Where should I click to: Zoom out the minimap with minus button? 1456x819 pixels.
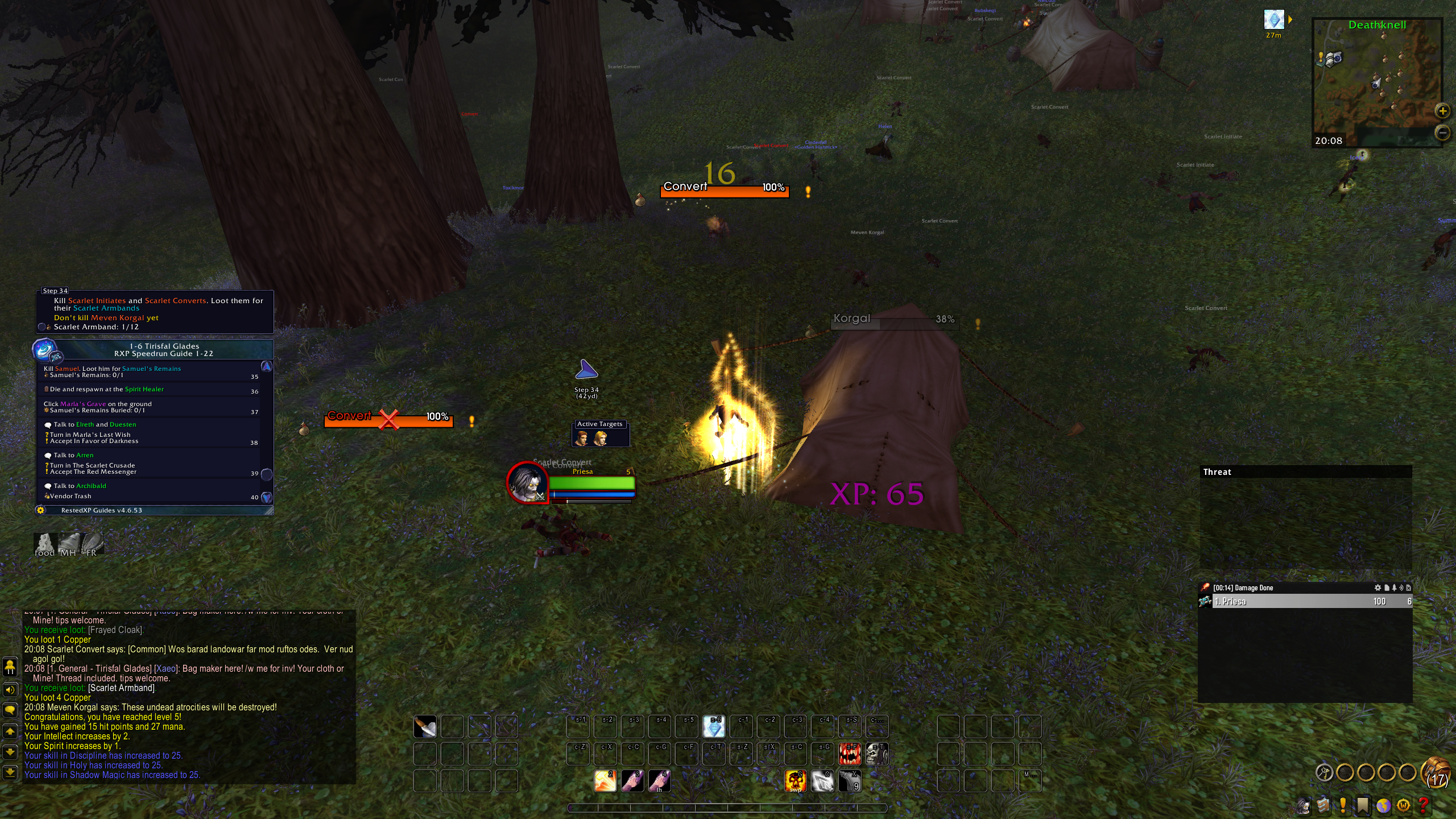[1442, 133]
